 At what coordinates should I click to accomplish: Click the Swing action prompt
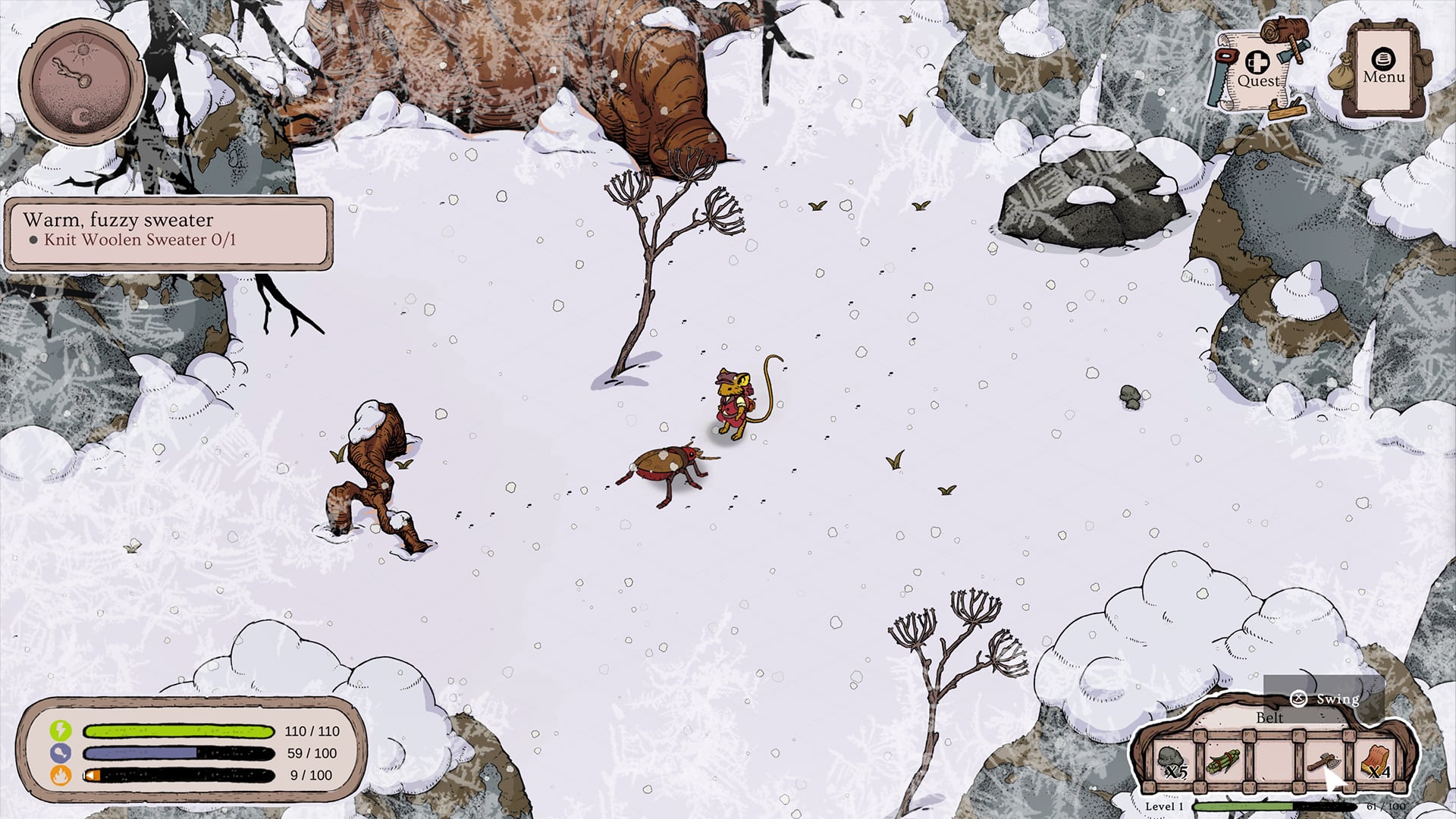click(1337, 699)
